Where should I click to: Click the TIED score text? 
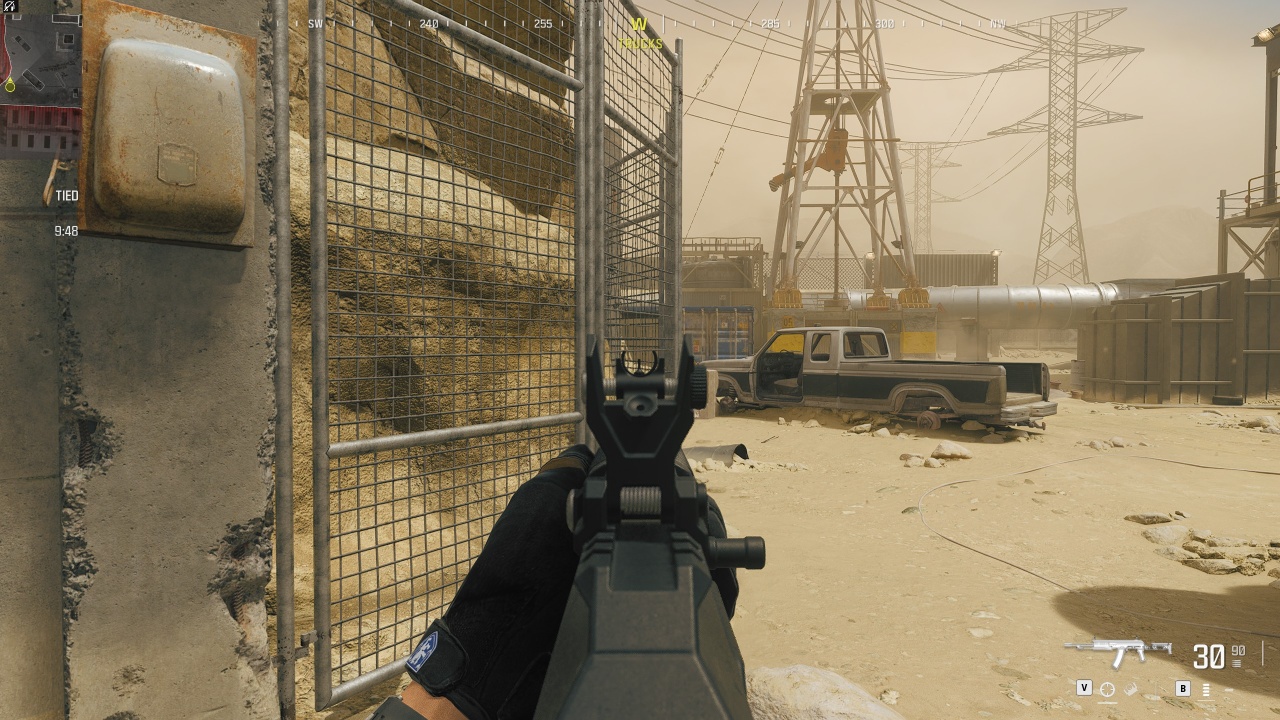point(65,196)
